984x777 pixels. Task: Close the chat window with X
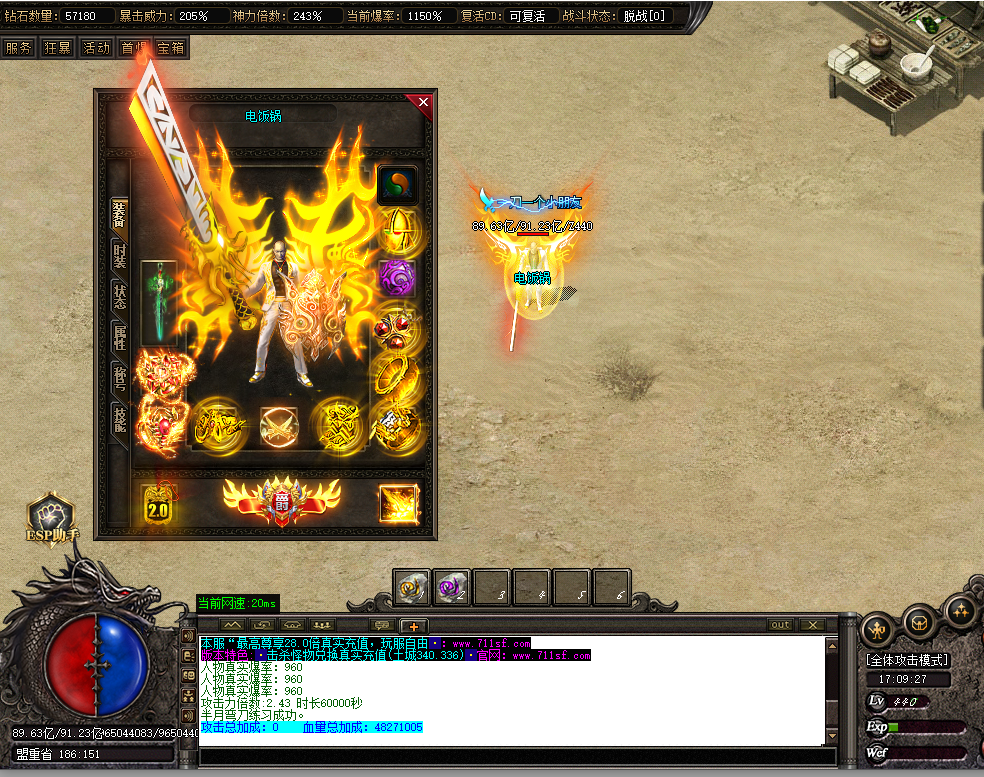pos(812,625)
